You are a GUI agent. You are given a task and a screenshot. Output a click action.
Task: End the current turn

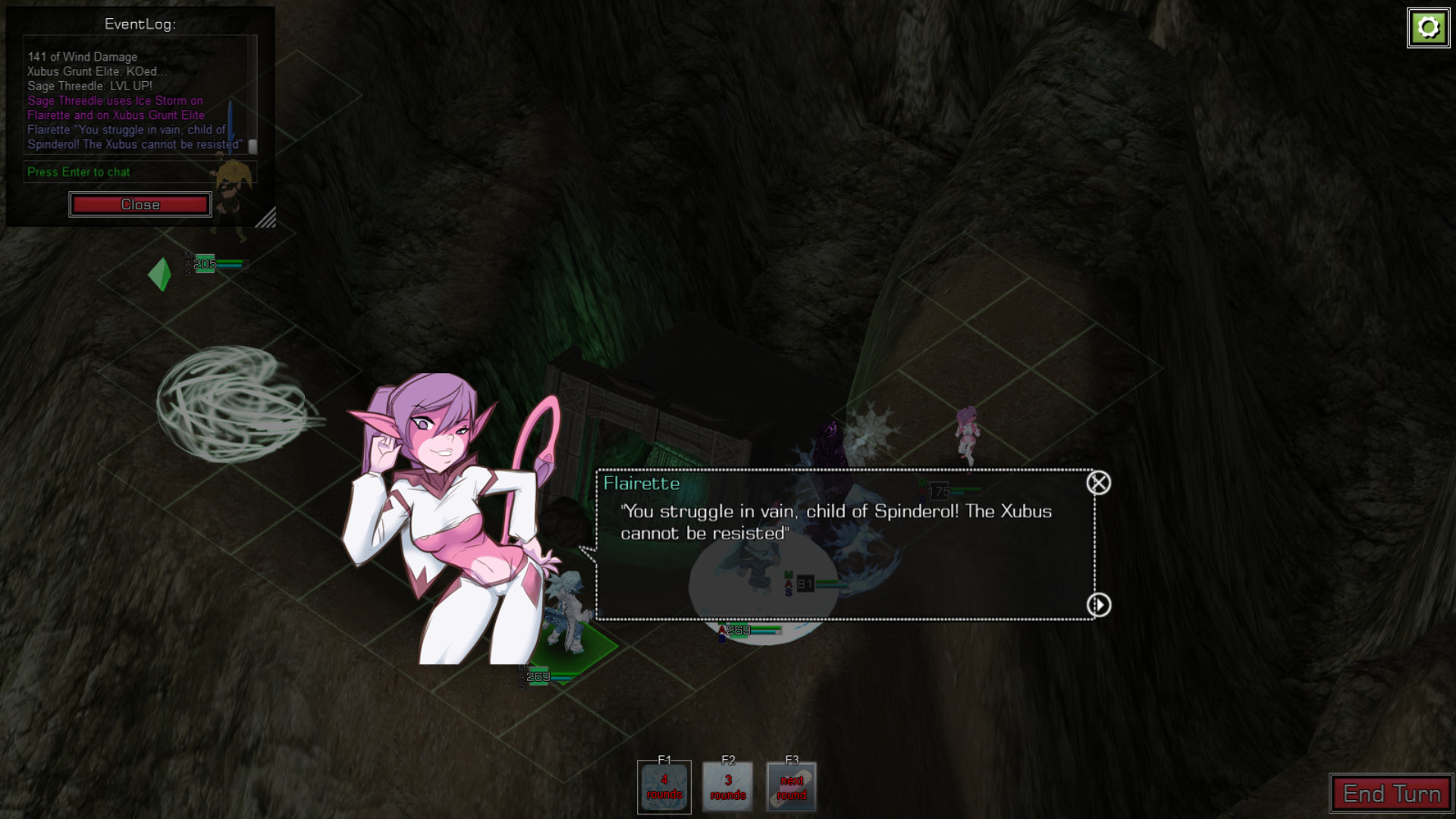(1392, 794)
